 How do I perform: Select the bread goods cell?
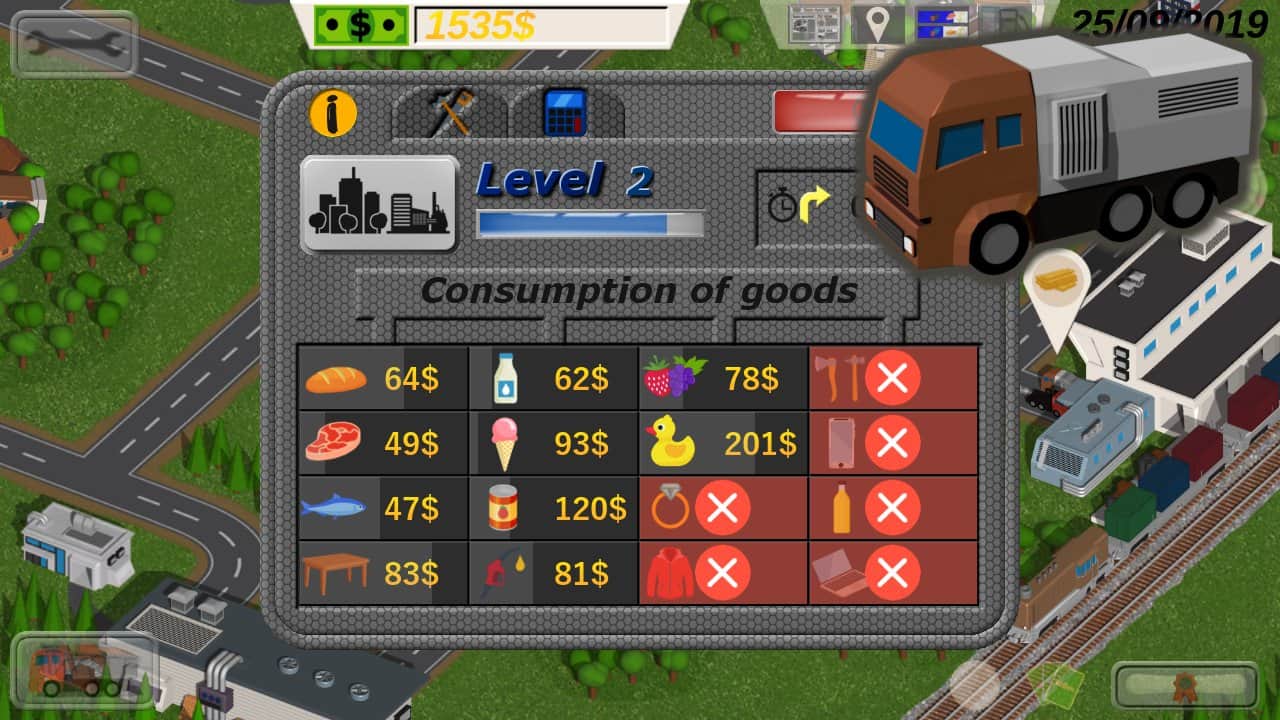click(x=383, y=379)
